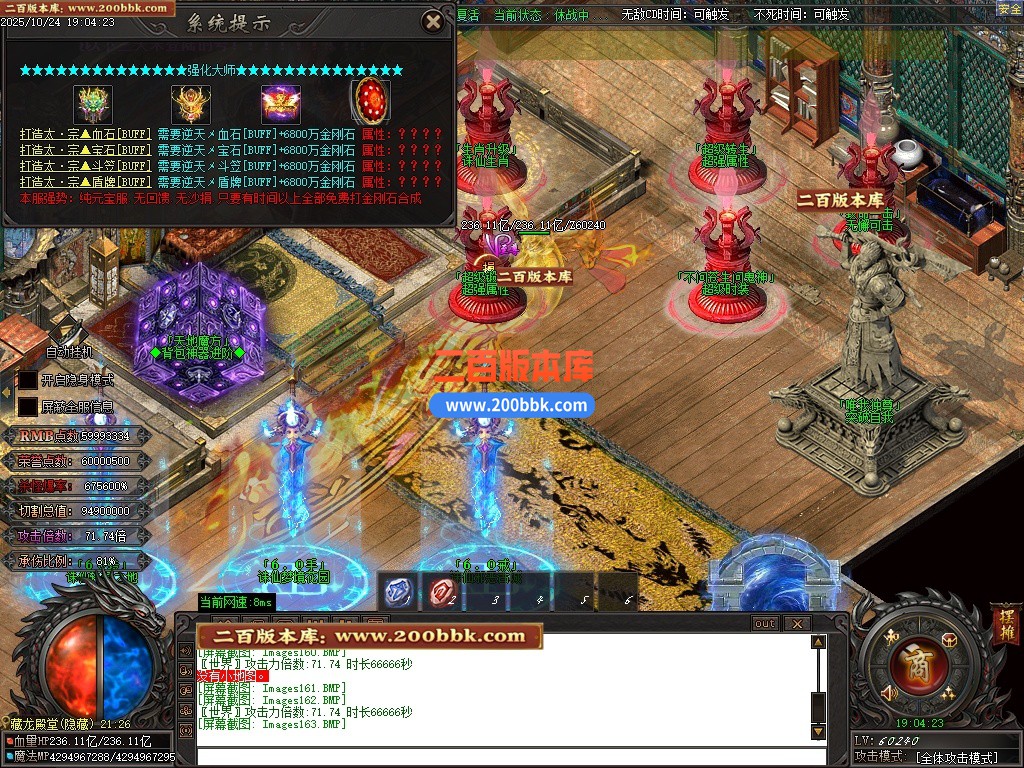Viewport: 1024px width, 768px height.
Task: Open the shop via the 商 button
Action: coord(914,661)
